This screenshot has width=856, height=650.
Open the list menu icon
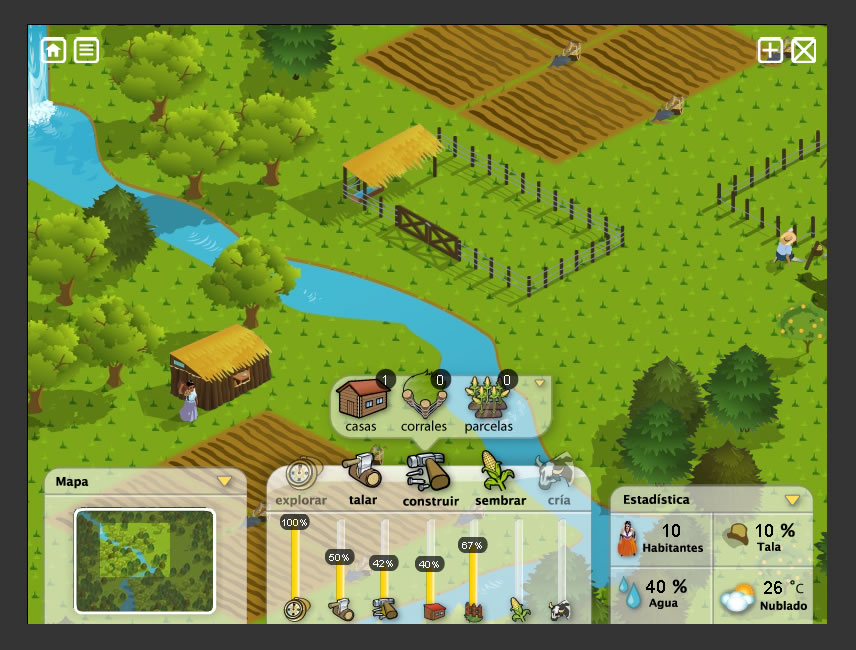pyautogui.click(x=87, y=50)
